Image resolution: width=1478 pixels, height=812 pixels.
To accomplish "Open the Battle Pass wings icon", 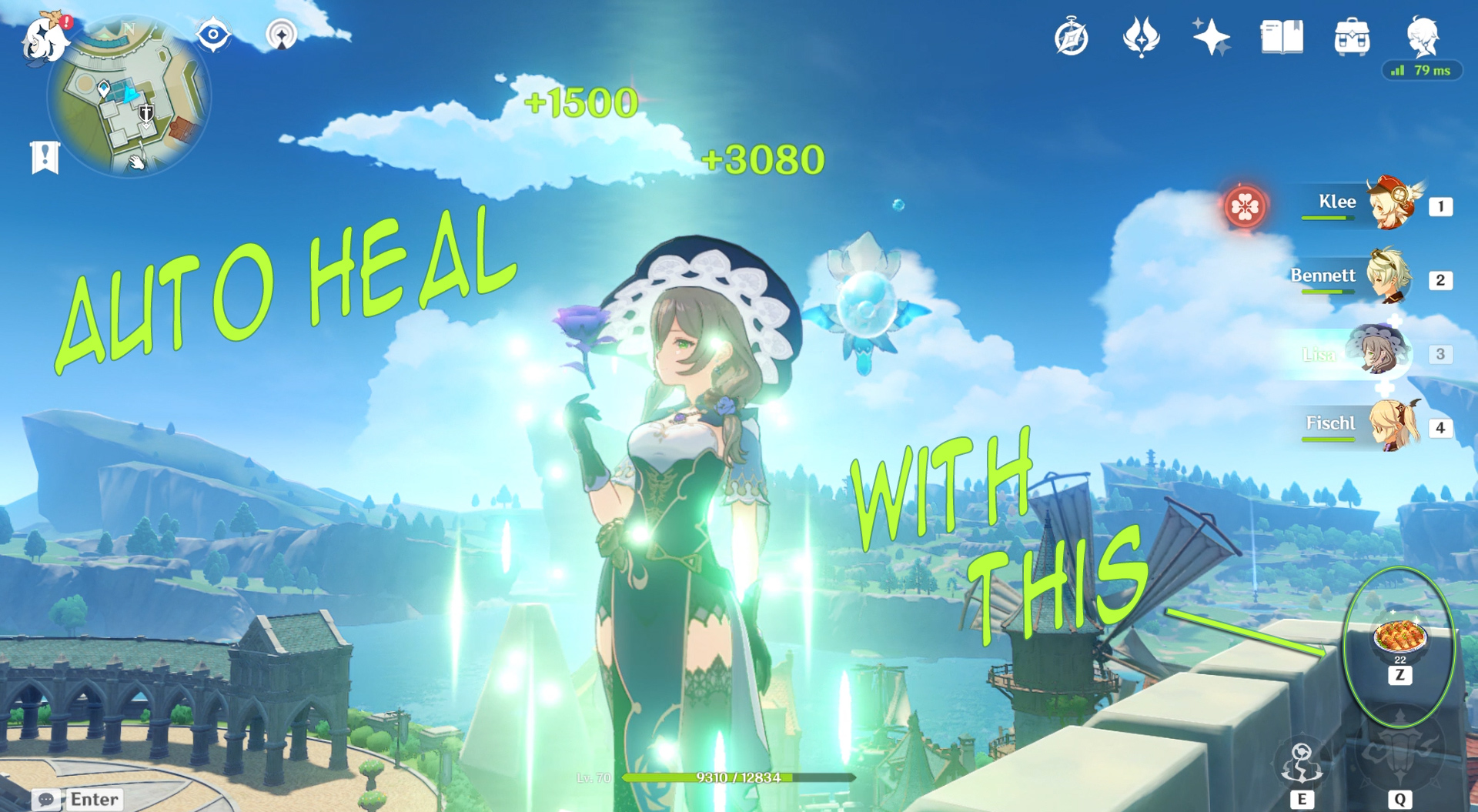I will (1144, 35).
